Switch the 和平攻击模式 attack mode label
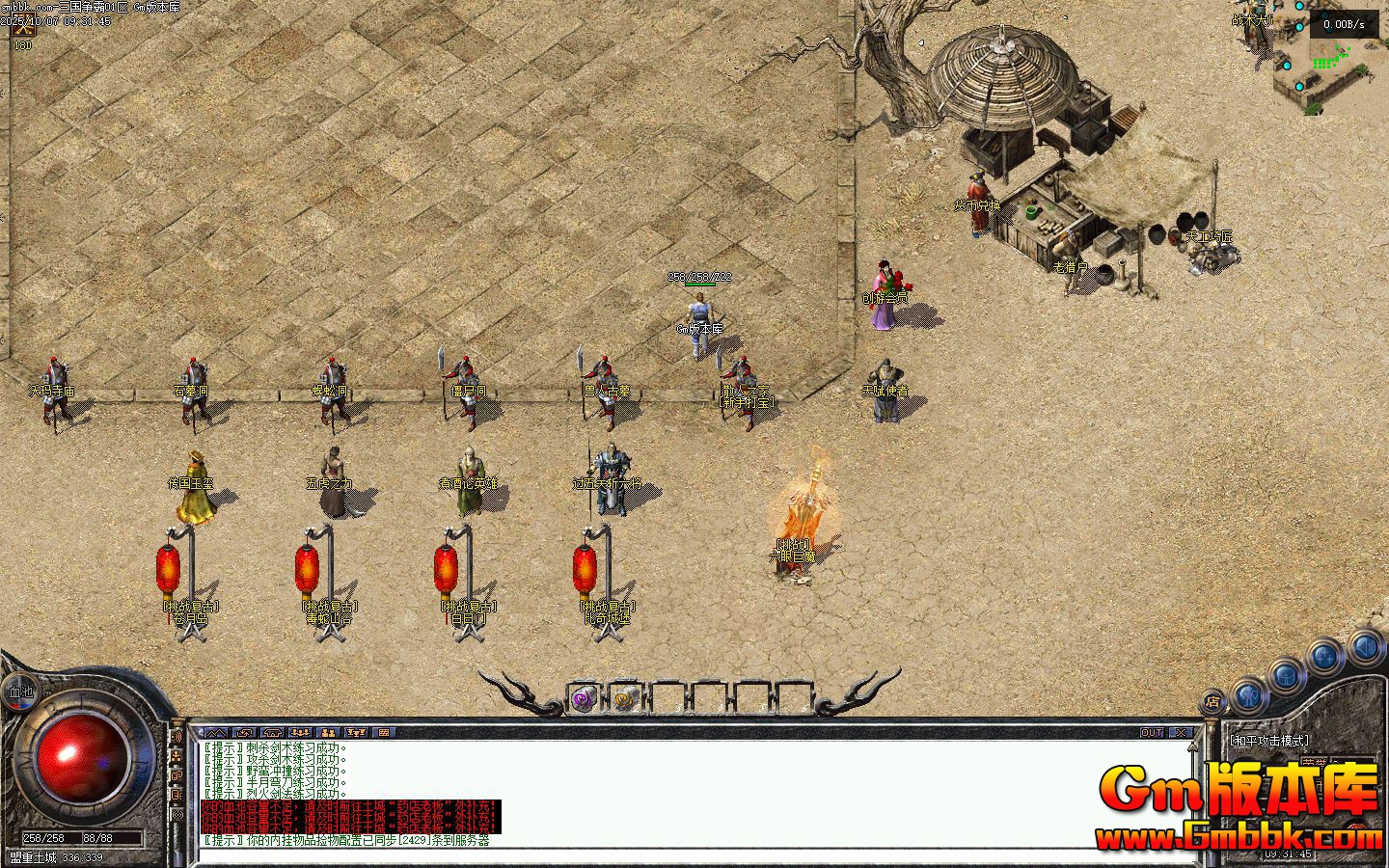This screenshot has width=1389, height=868. point(1269,740)
